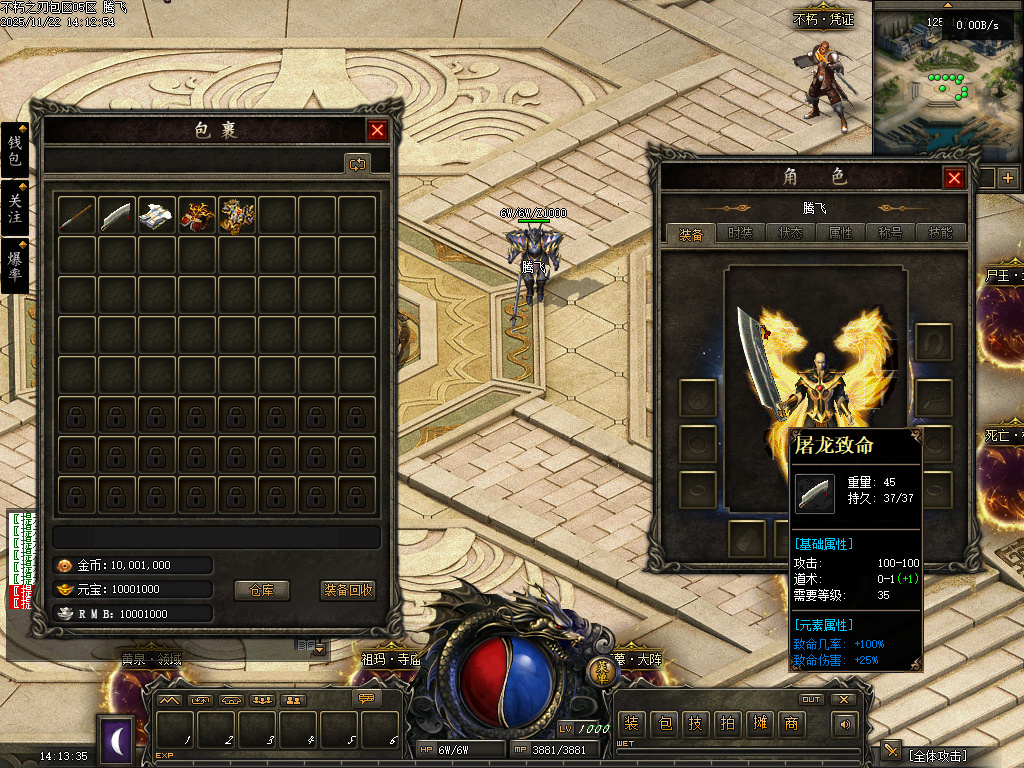The width and height of the screenshot is (1024, 768).
Task: Open the 技能 skills tab
Action: (941, 233)
